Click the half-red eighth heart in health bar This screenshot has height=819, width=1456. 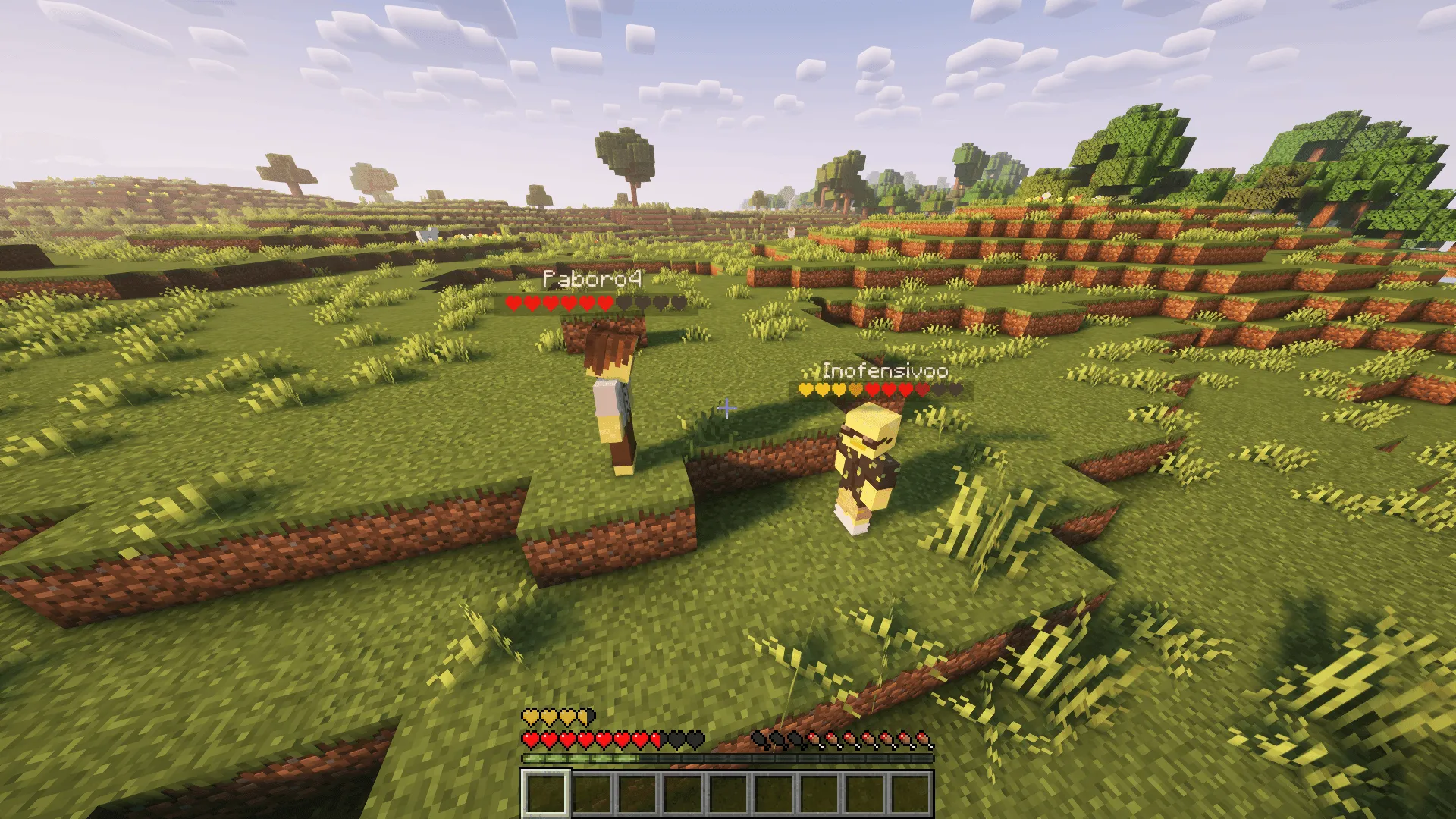(x=654, y=739)
